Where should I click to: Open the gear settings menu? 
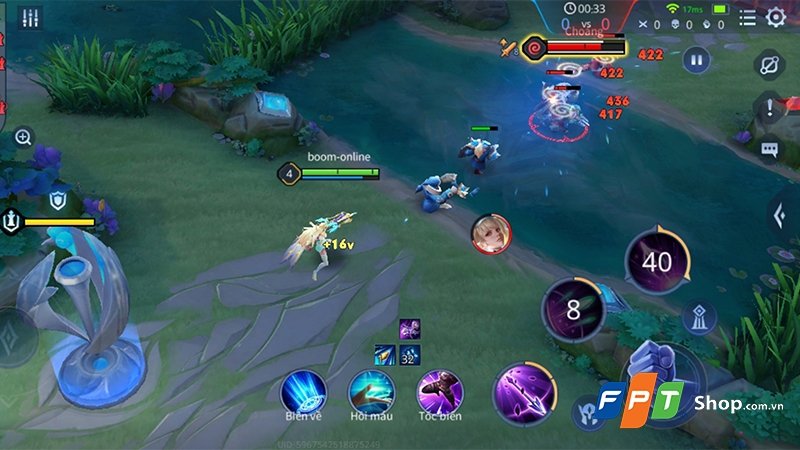pos(775,17)
